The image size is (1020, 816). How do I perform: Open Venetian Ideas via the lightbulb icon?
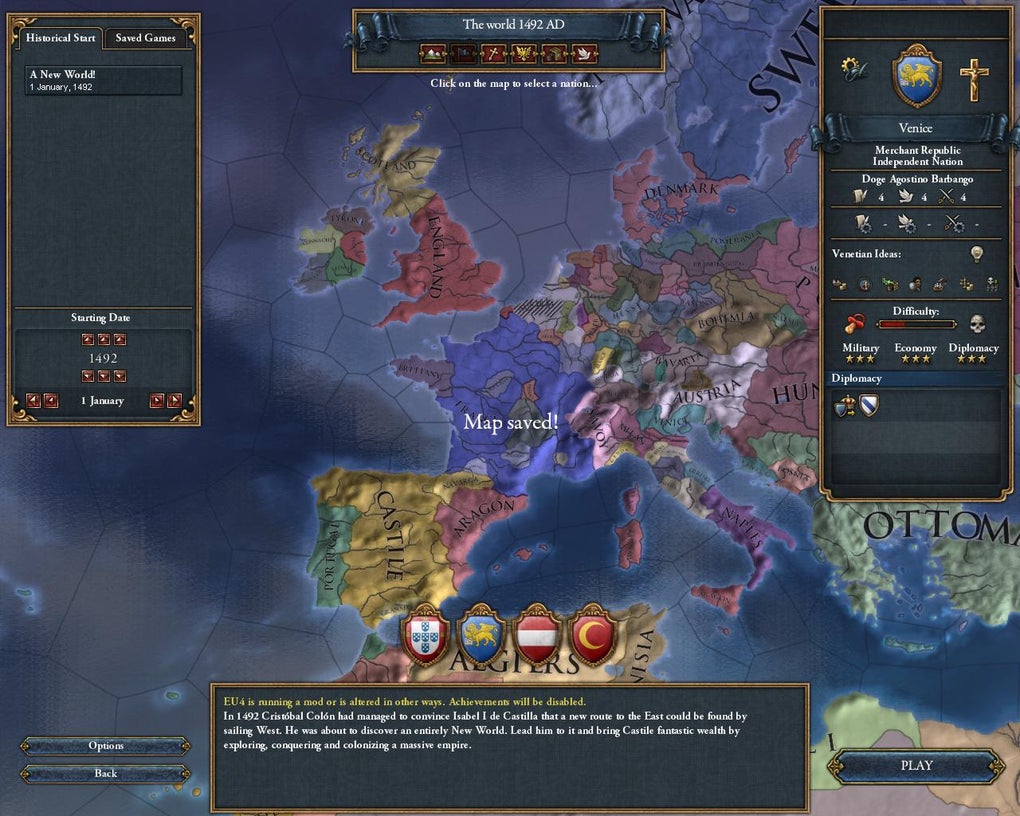click(x=977, y=254)
